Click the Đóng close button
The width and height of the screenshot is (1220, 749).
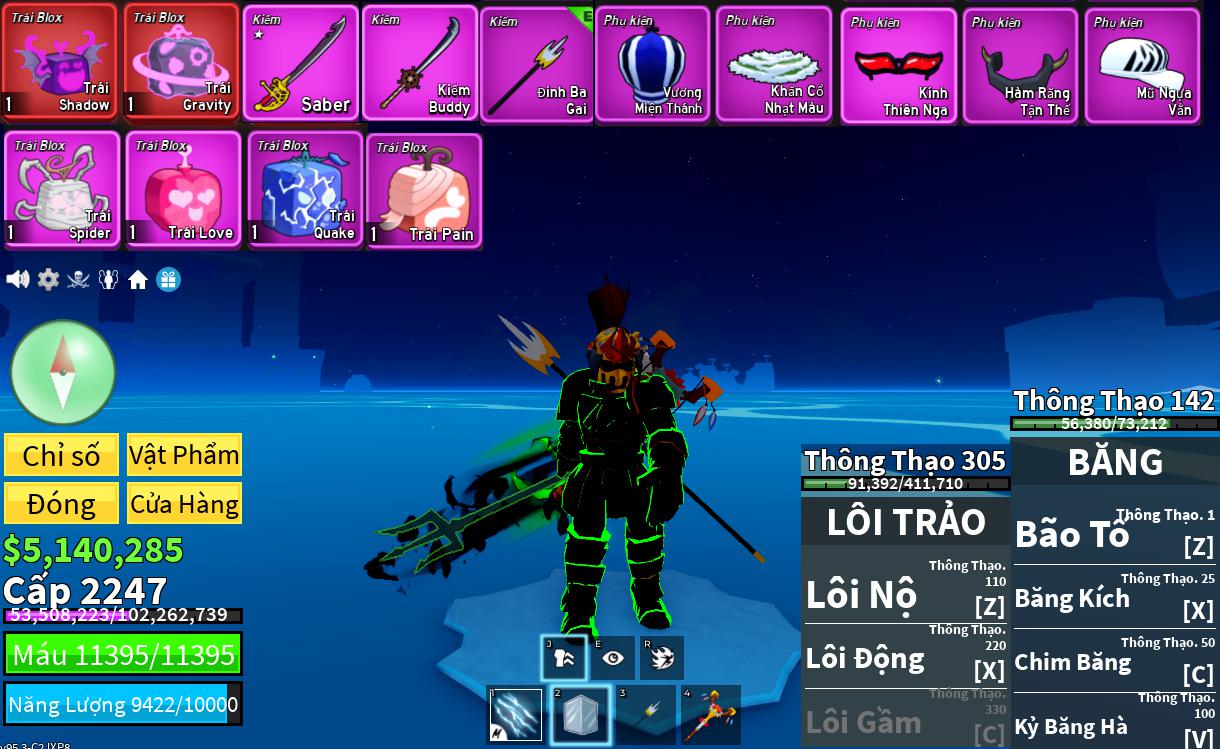point(61,503)
